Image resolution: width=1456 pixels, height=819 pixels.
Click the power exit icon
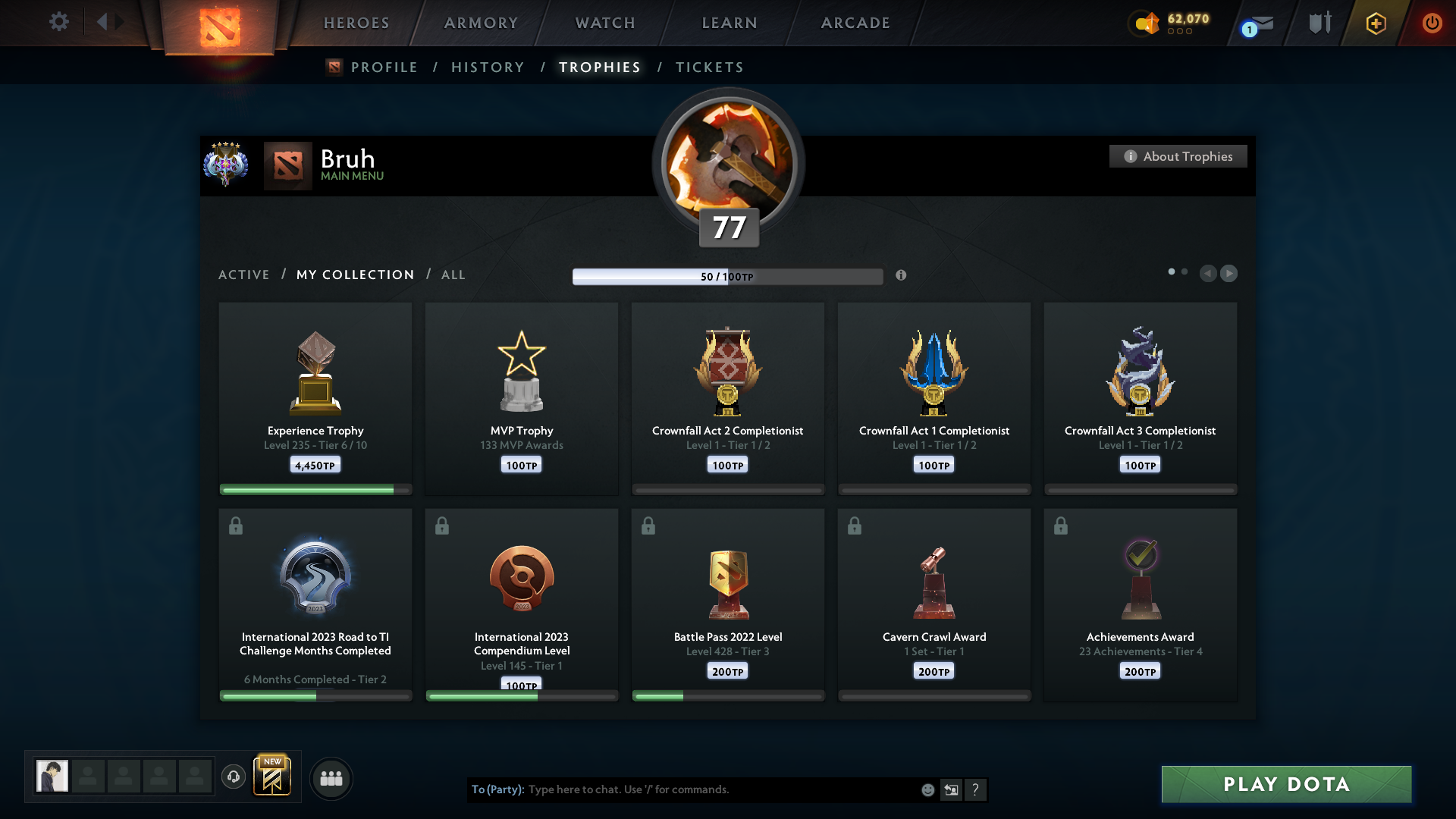[x=1432, y=23]
